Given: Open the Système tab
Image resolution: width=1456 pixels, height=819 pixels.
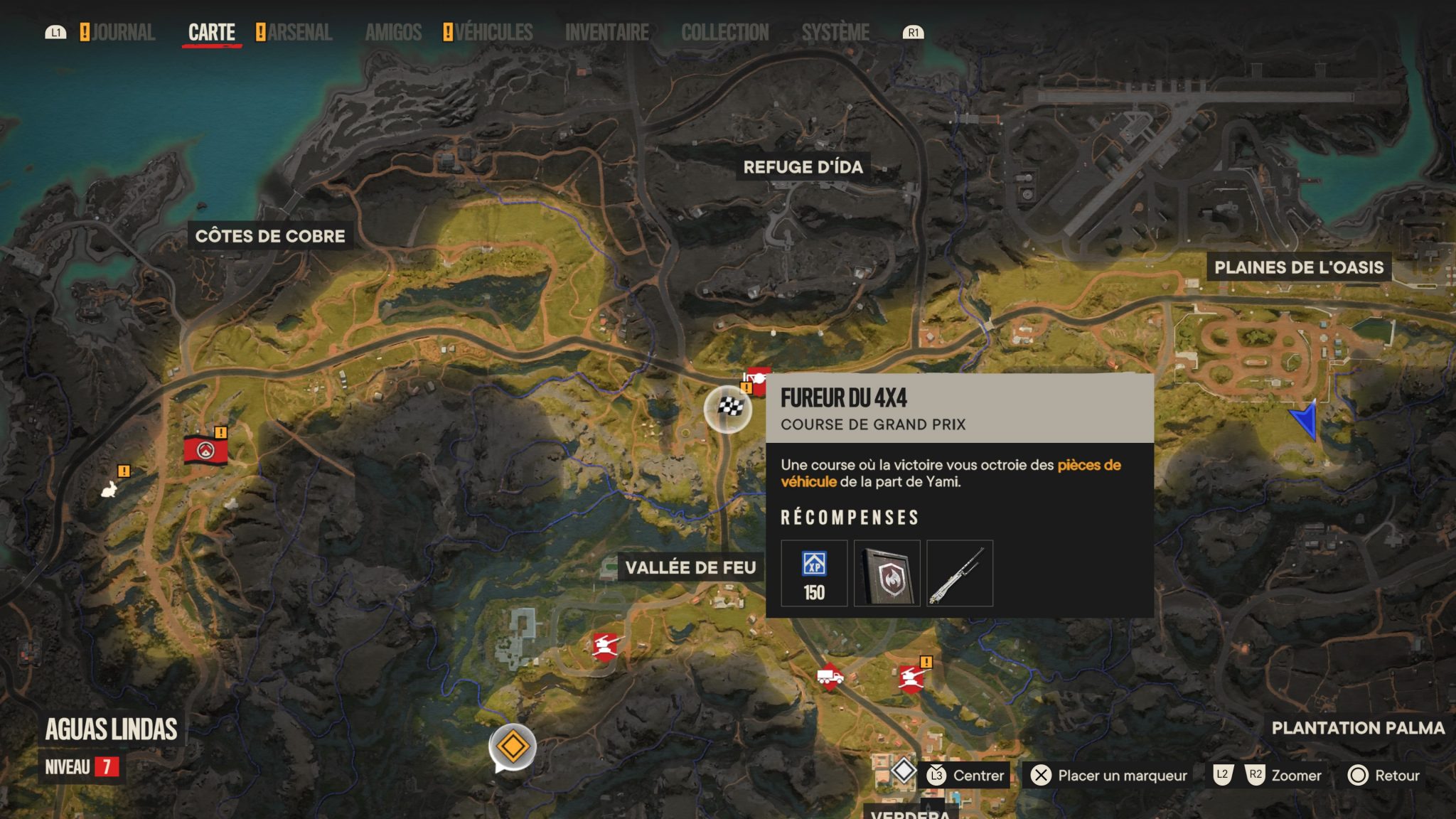Looking at the screenshot, I should (x=835, y=33).
